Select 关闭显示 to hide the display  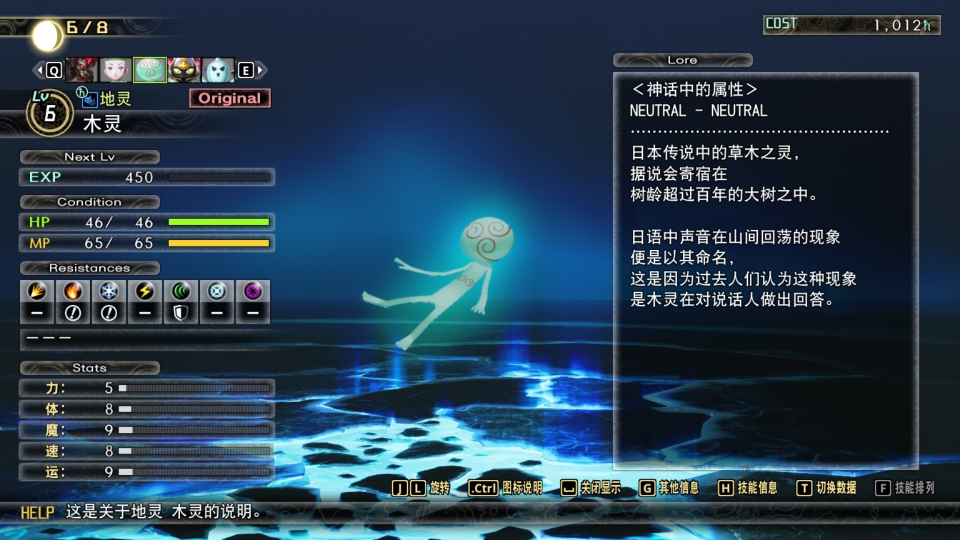[591, 488]
